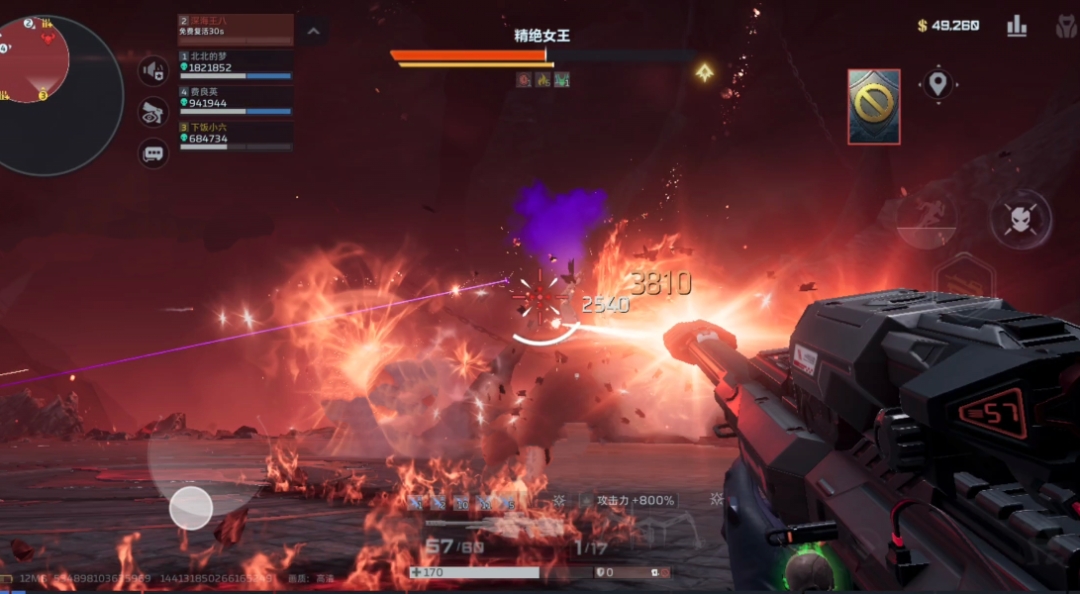Trigger the skull mask ability button
Image resolution: width=1080 pixels, height=594 pixels.
click(1020, 219)
